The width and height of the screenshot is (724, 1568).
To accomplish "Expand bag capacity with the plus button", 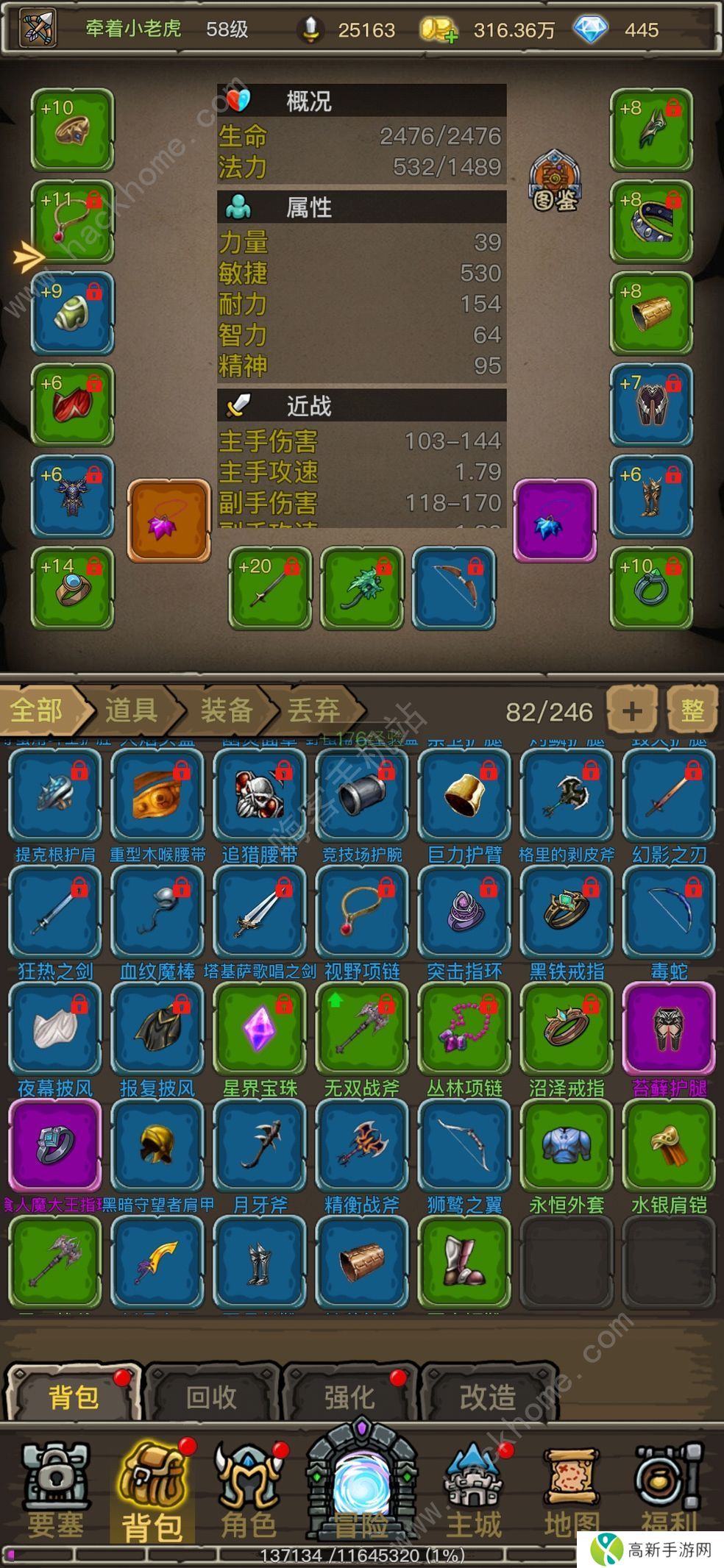I will [631, 710].
